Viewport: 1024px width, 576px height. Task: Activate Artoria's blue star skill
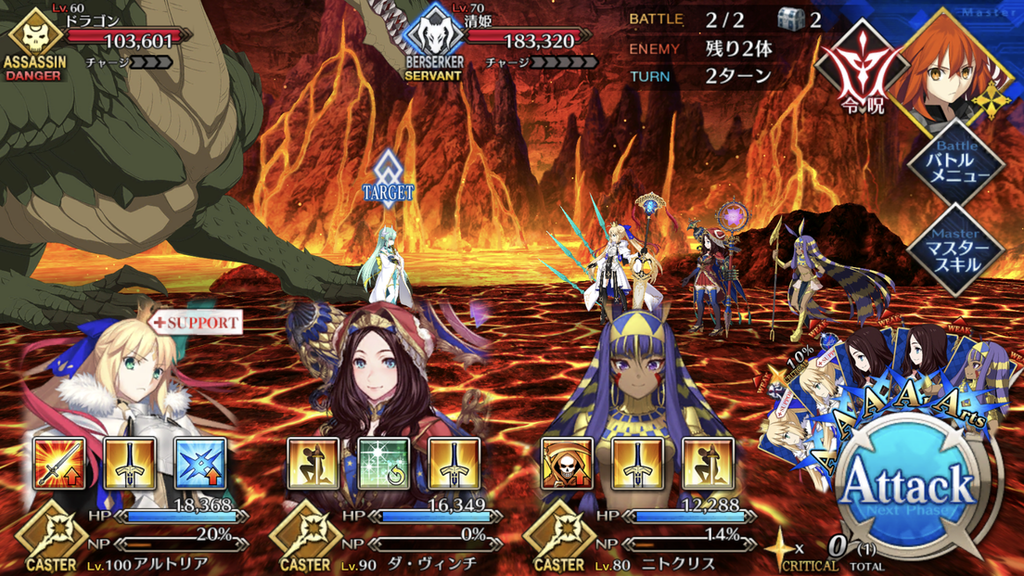200,463
